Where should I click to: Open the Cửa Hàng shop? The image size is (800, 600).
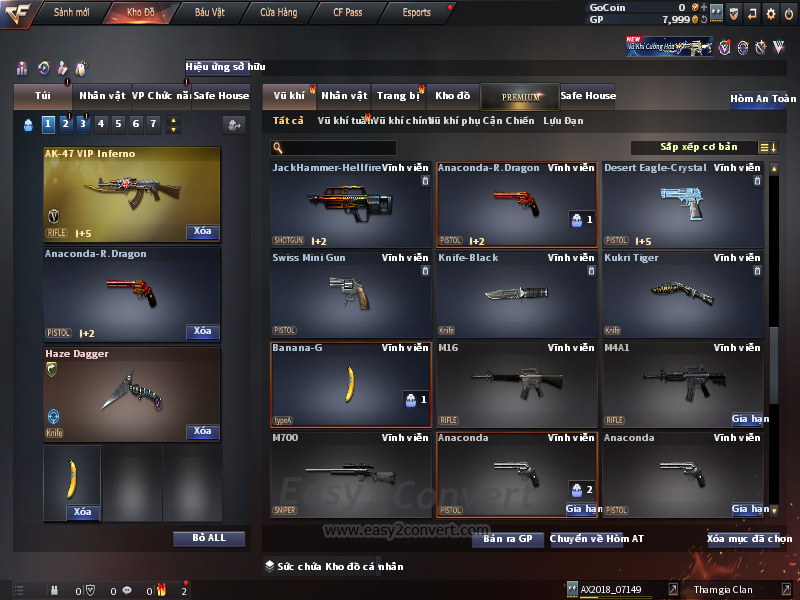(278, 13)
